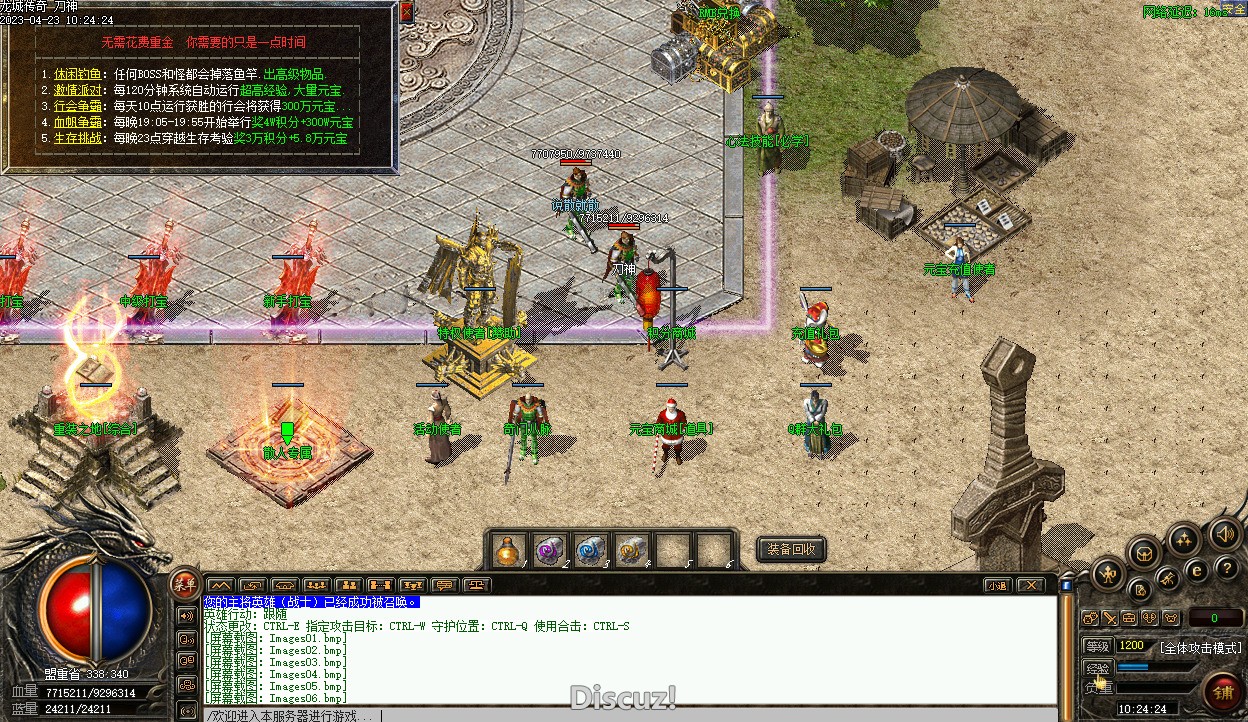Open the round 菜单 menu button

click(185, 584)
